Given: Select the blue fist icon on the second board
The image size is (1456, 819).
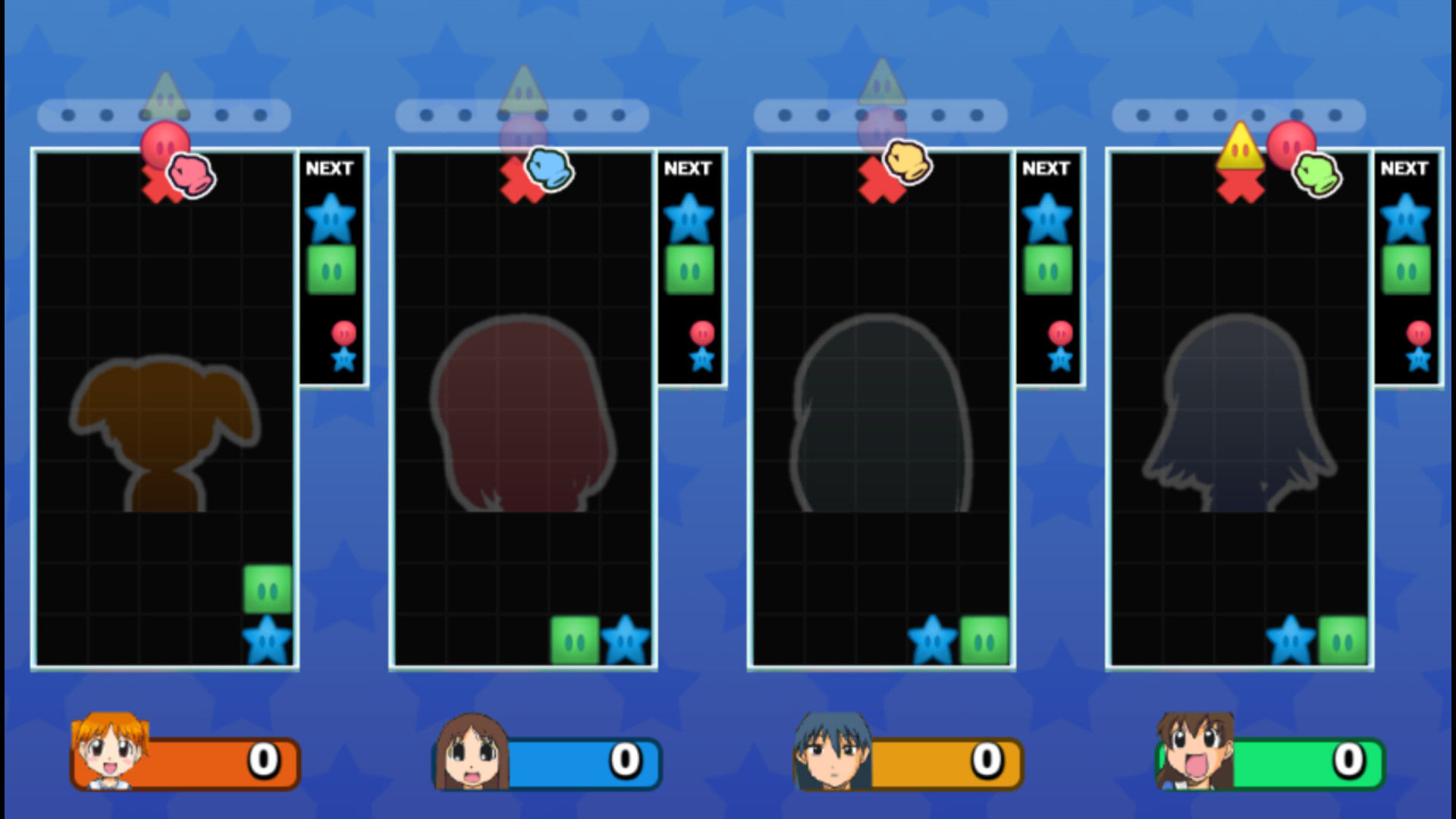Looking at the screenshot, I should (x=551, y=170).
